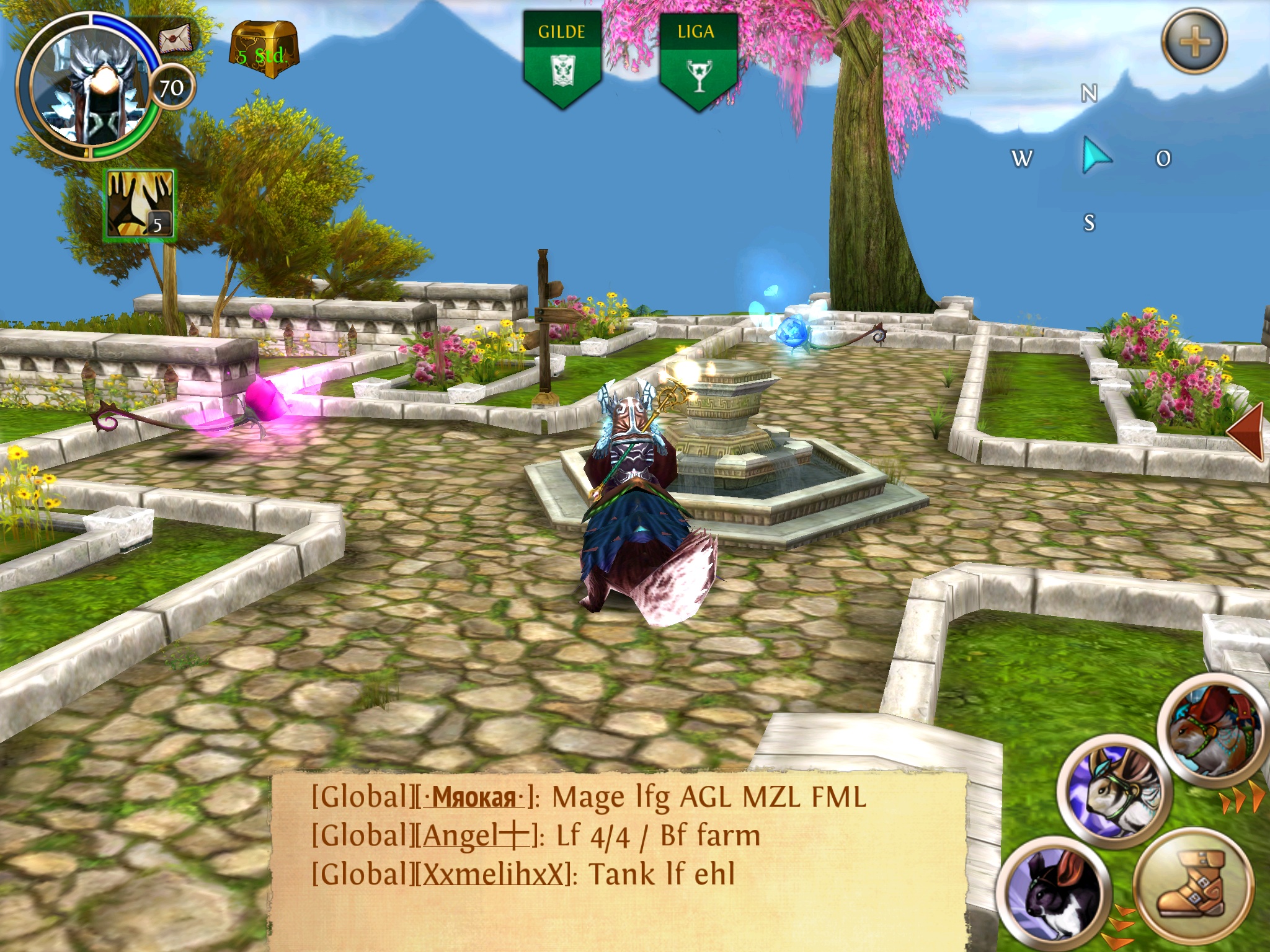Tap player name Angel in chat
Image resolution: width=1270 pixels, height=952 pixels.
click(476, 836)
